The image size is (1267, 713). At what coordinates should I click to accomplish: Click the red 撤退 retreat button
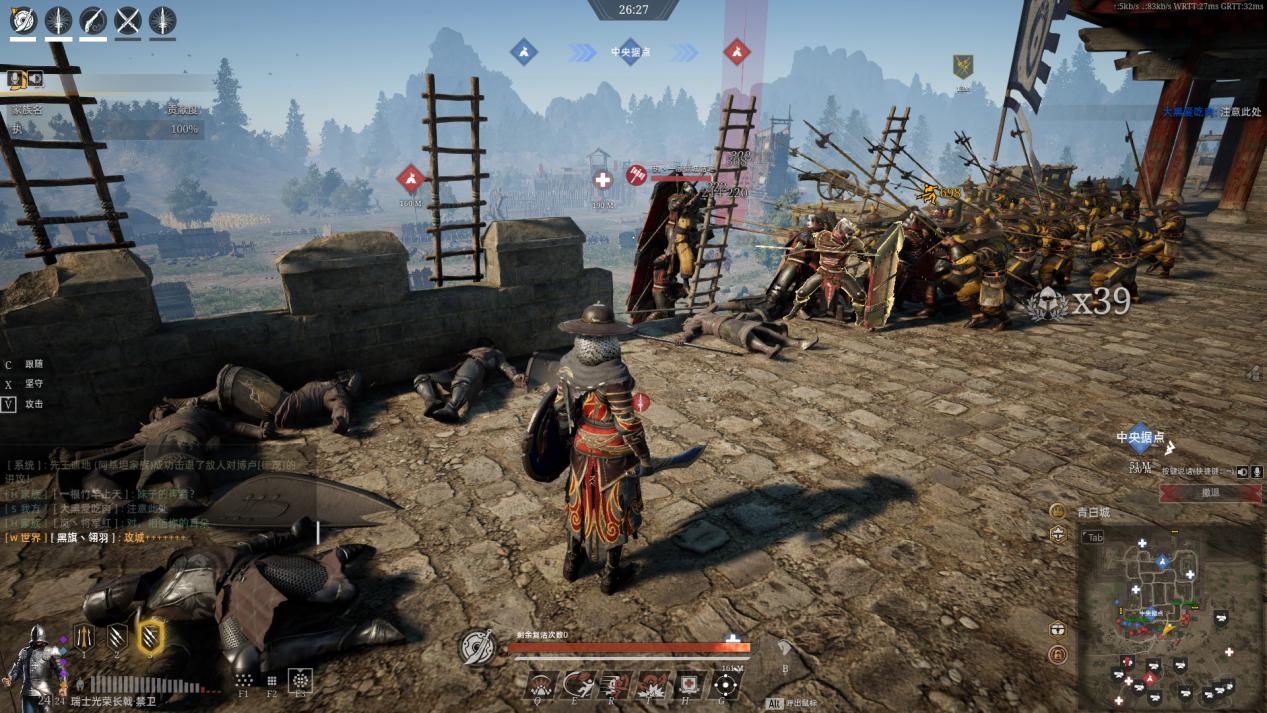pyautogui.click(x=1209, y=493)
